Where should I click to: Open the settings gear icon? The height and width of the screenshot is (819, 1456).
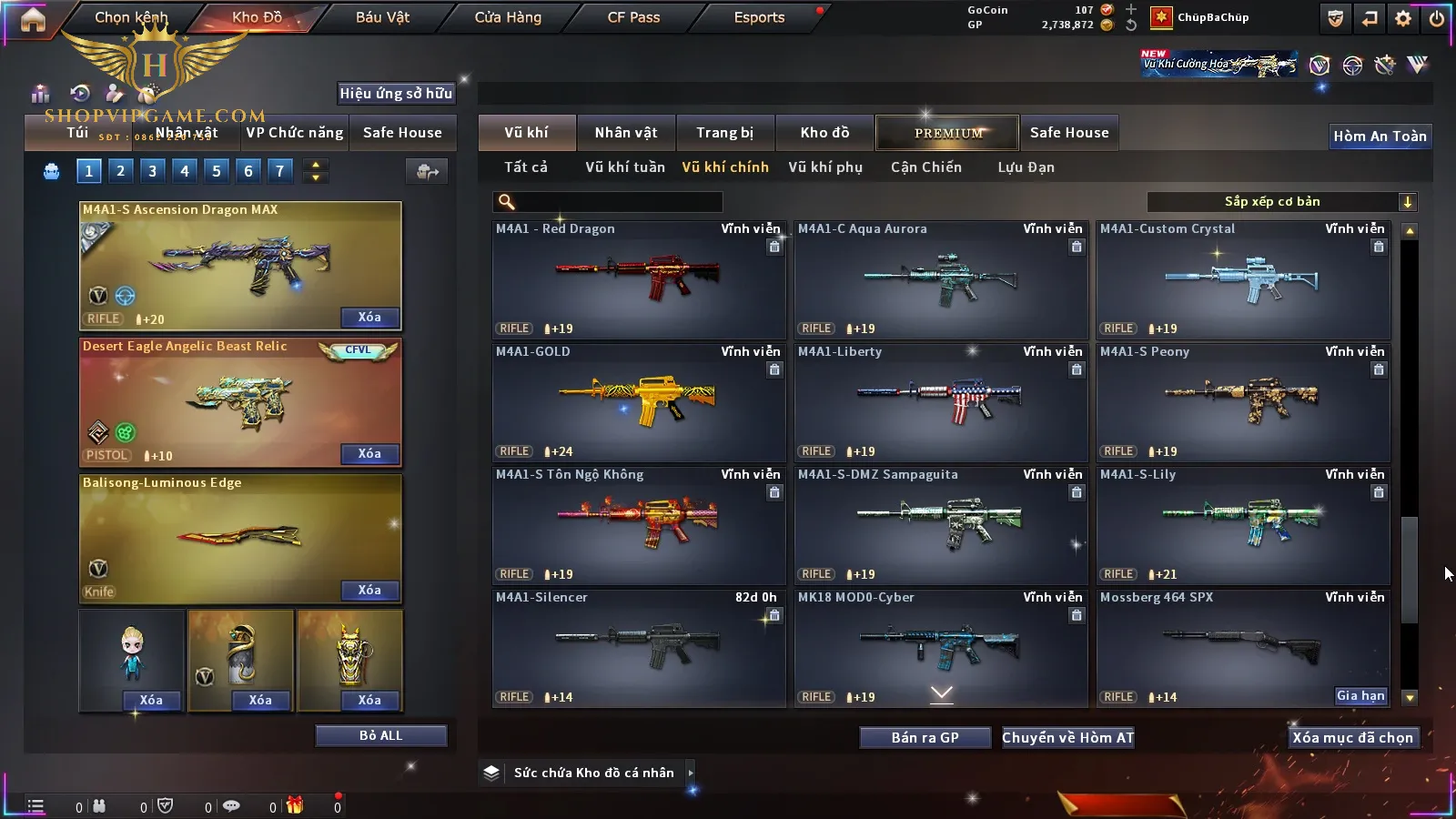pos(1403,18)
